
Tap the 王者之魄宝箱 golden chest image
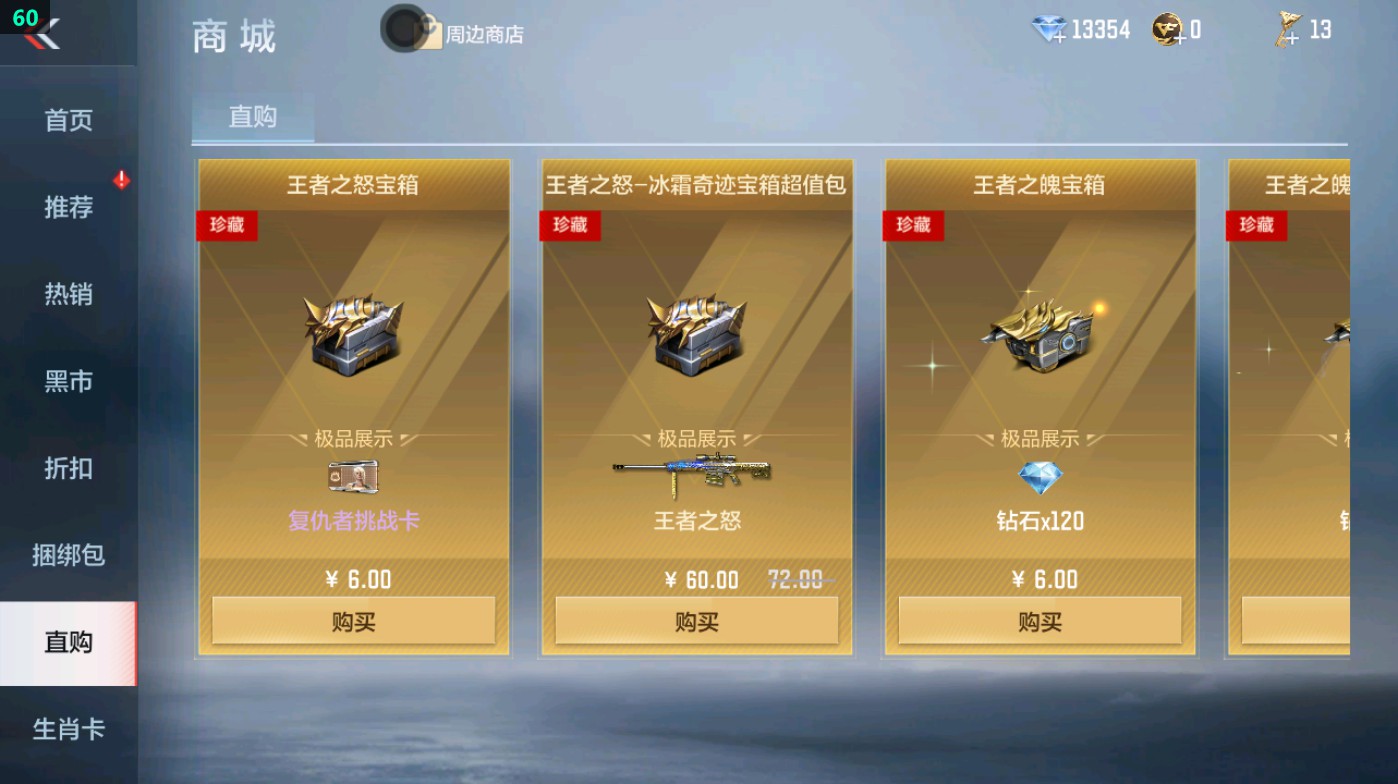pyautogui.click(x=1038, y=335)
